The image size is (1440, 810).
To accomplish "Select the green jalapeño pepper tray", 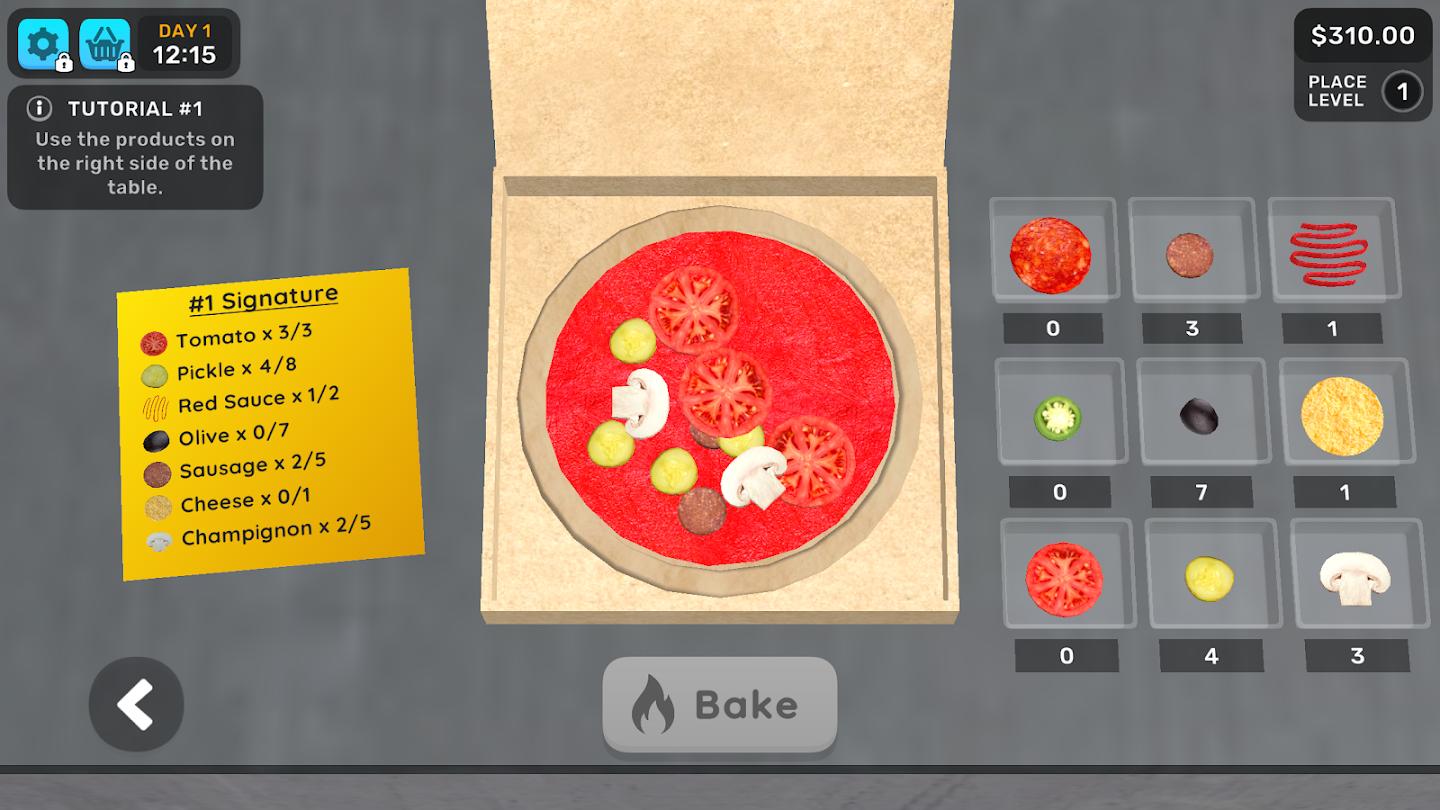I will (x=1058, y=416).
